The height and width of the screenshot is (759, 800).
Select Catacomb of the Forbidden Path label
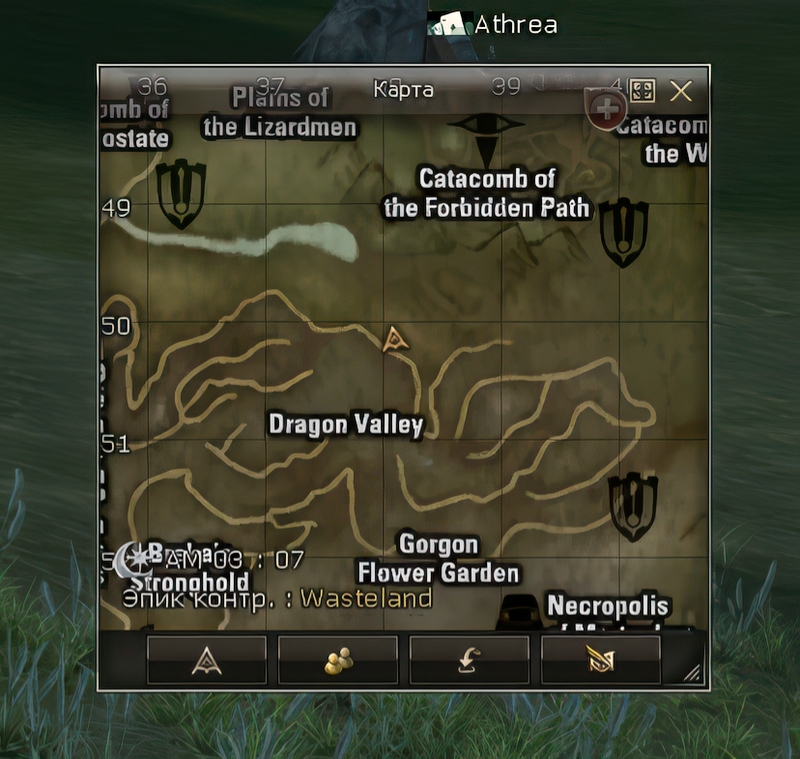[487, 194]
